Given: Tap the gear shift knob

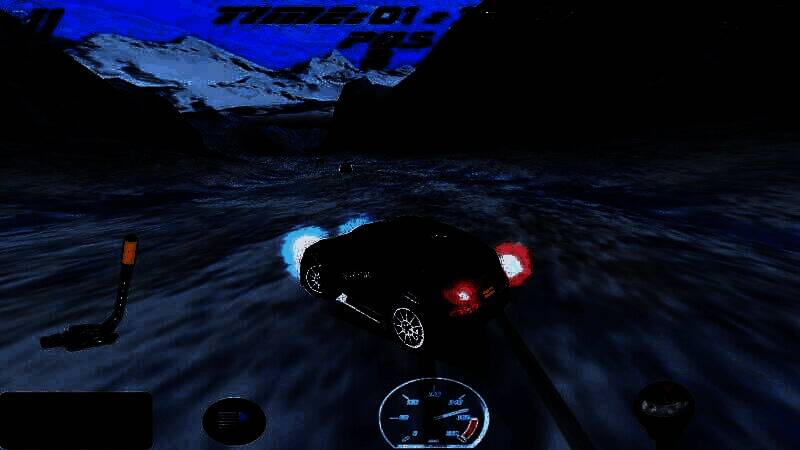Looking at the screenshot, I should pyautogui.click(x=664, y=406).
